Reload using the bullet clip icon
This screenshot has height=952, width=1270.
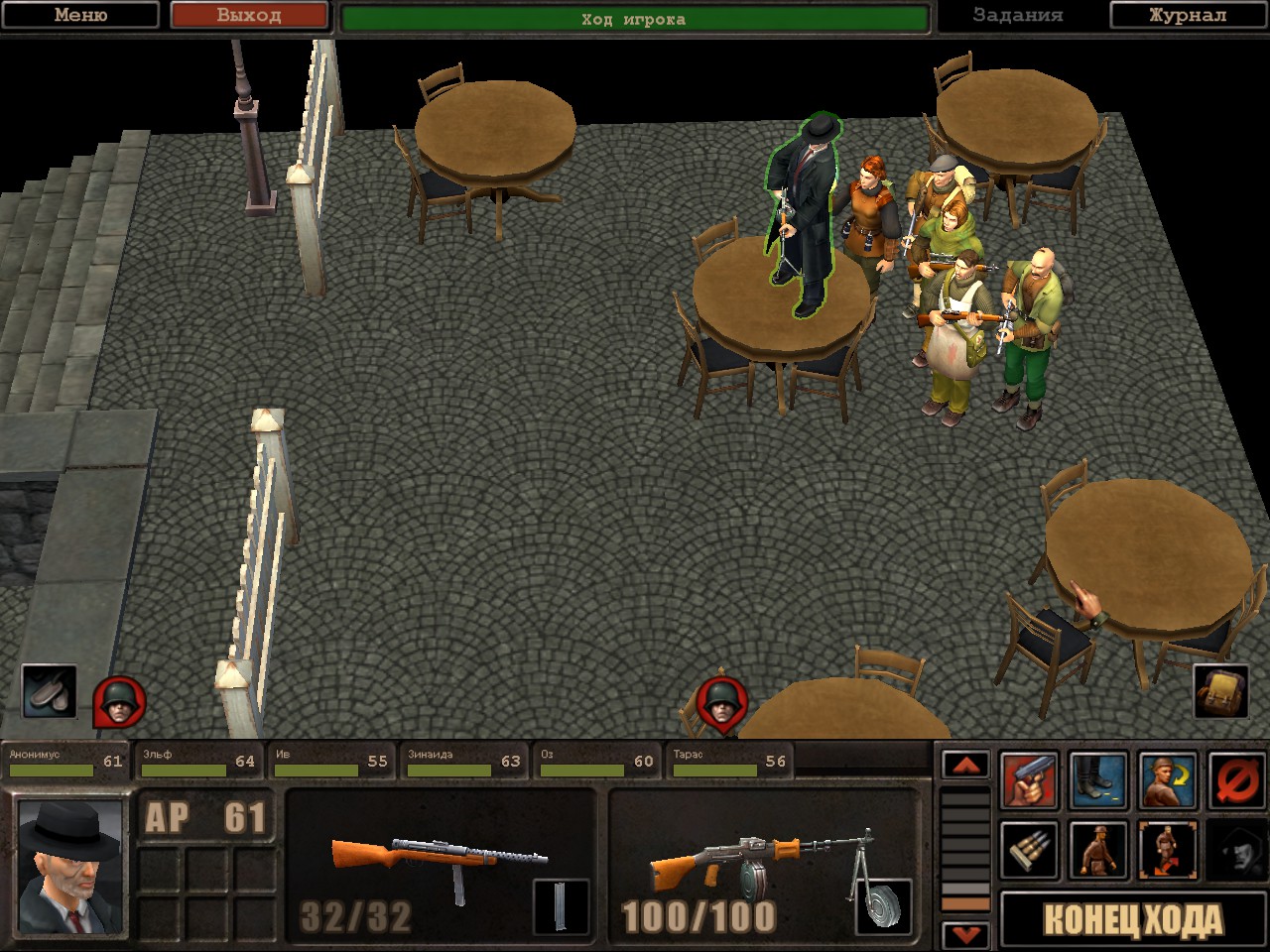click(1029, 850)
